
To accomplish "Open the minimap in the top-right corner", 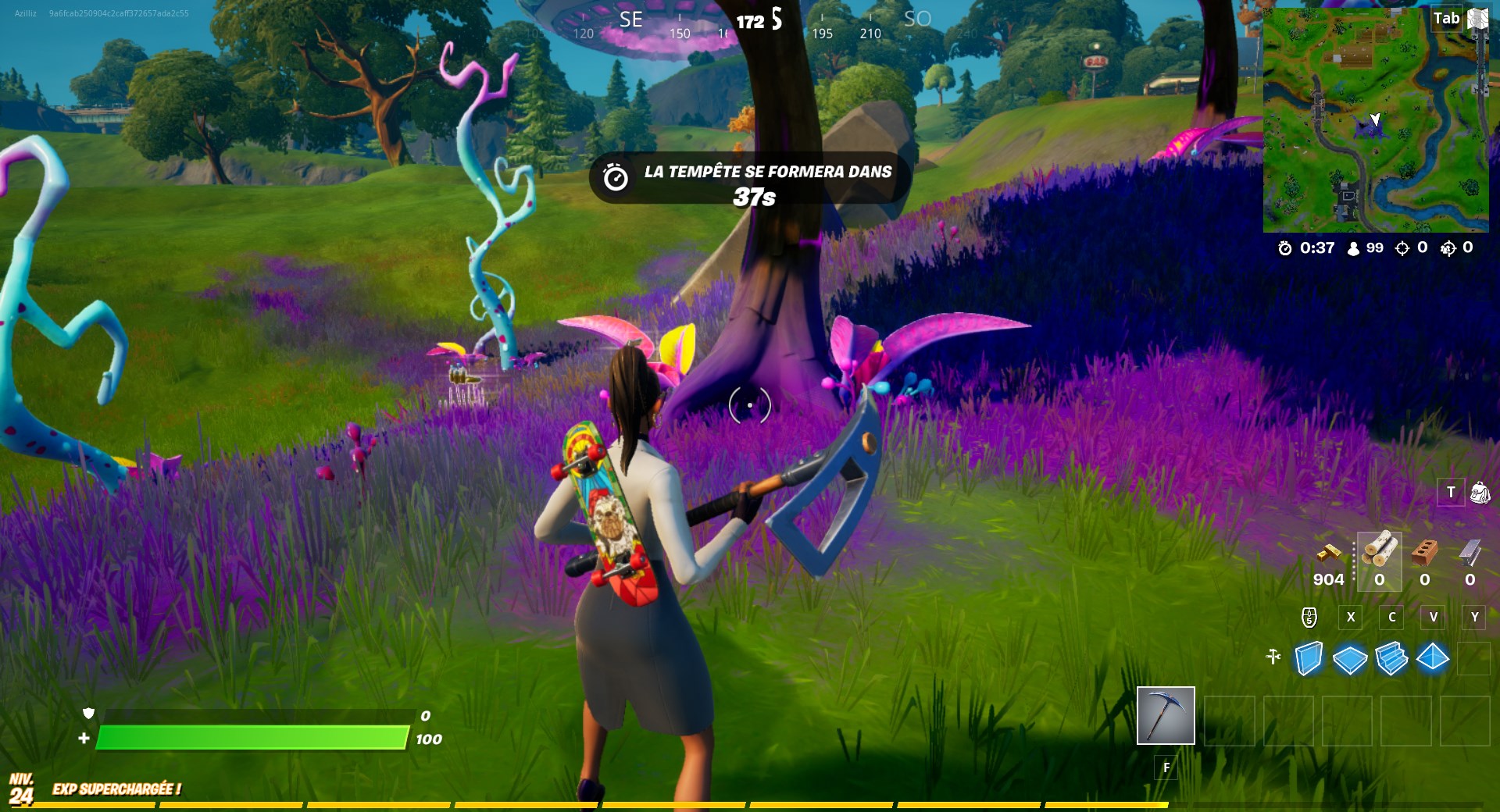I will pos(1379,121).
